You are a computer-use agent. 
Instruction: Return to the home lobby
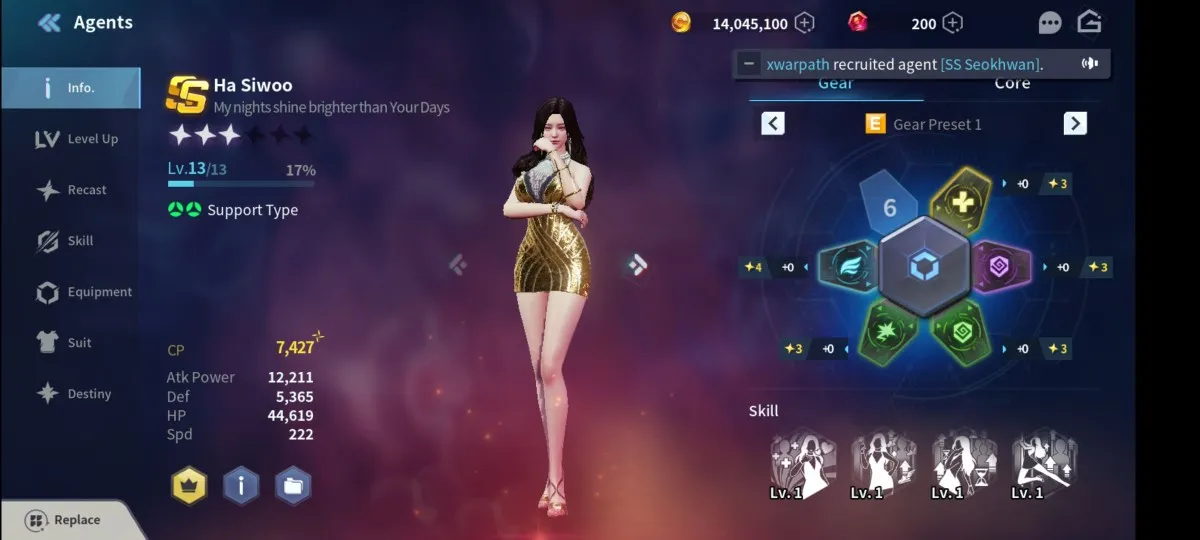(x=1089, y=22)
